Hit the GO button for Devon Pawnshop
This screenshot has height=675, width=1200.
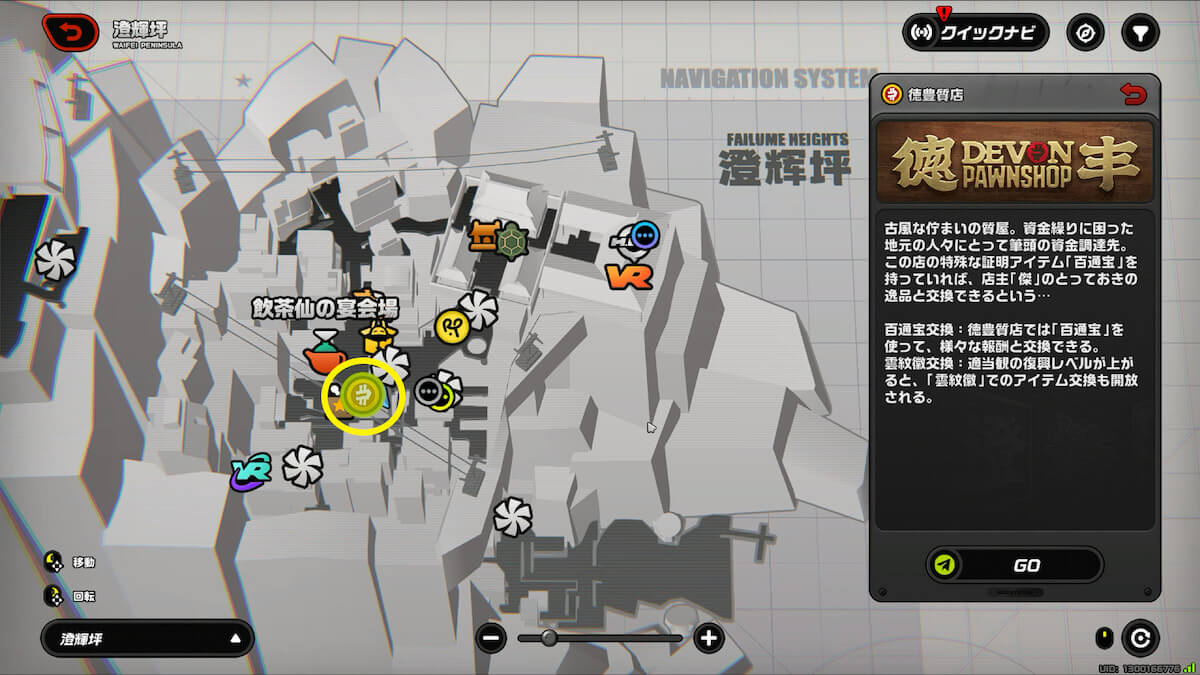click(x=1014, y=565)
